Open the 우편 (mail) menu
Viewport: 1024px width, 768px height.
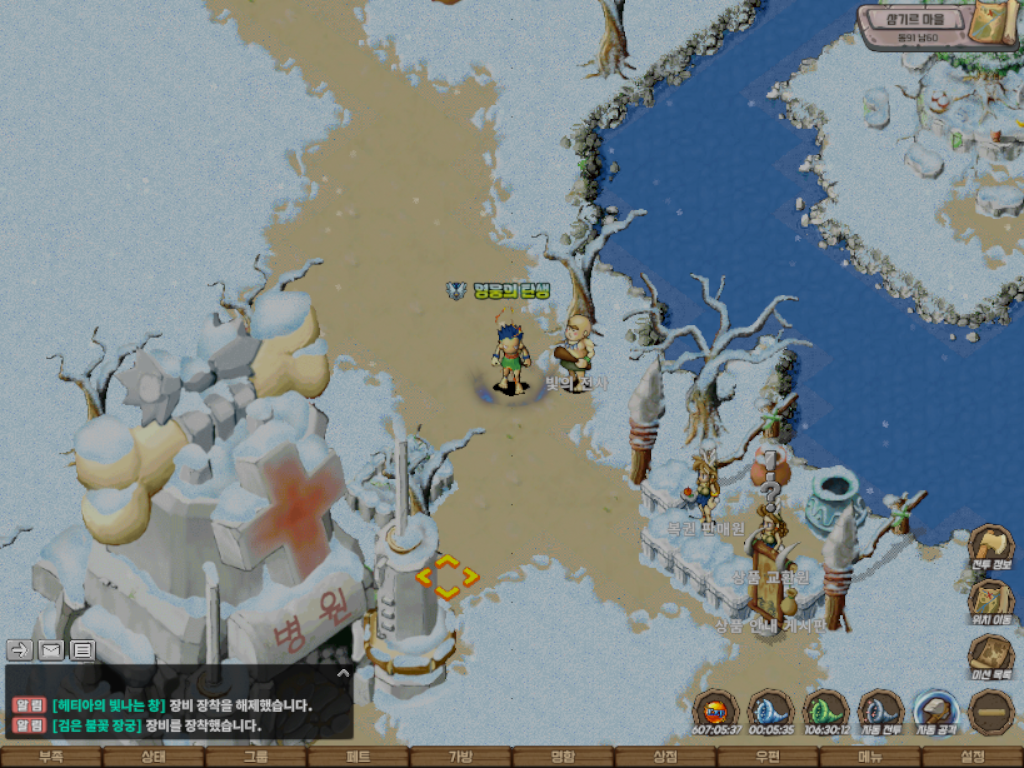click(x=767, y=757)
